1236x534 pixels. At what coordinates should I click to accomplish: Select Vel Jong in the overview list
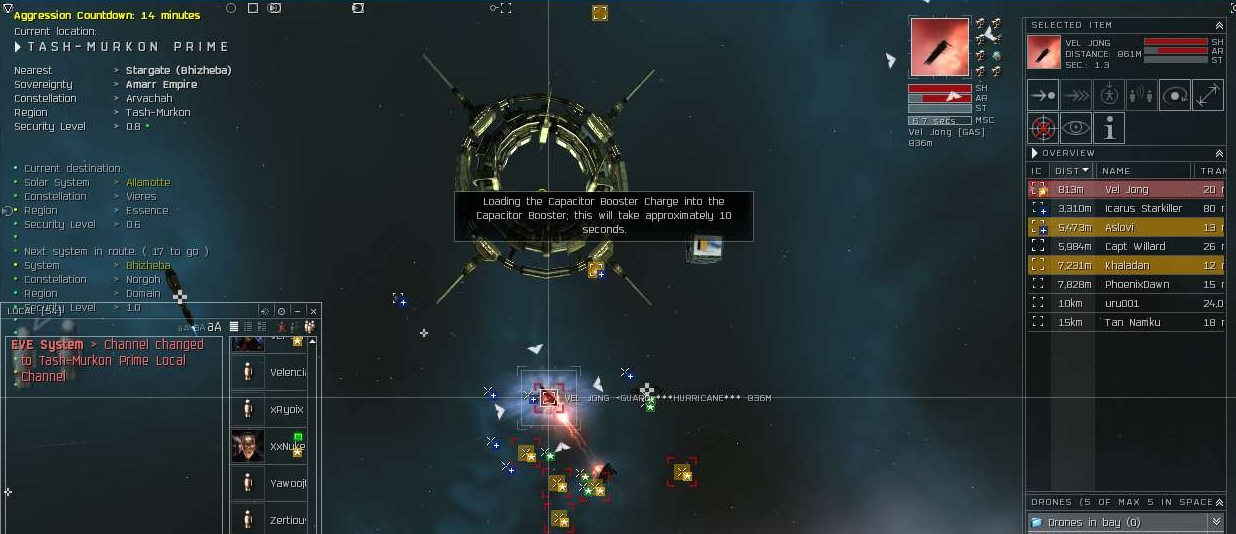(1126, 189)
